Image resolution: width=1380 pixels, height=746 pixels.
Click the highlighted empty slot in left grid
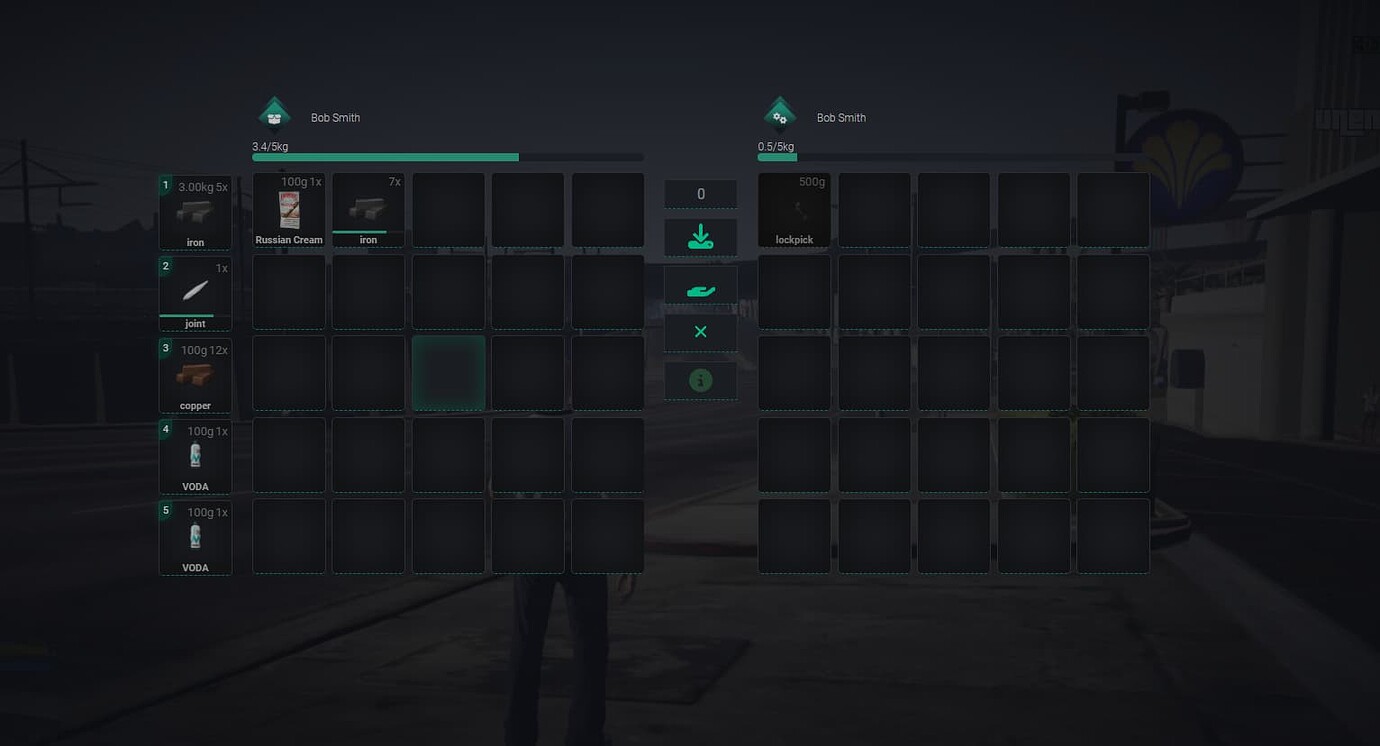[448, 373]
